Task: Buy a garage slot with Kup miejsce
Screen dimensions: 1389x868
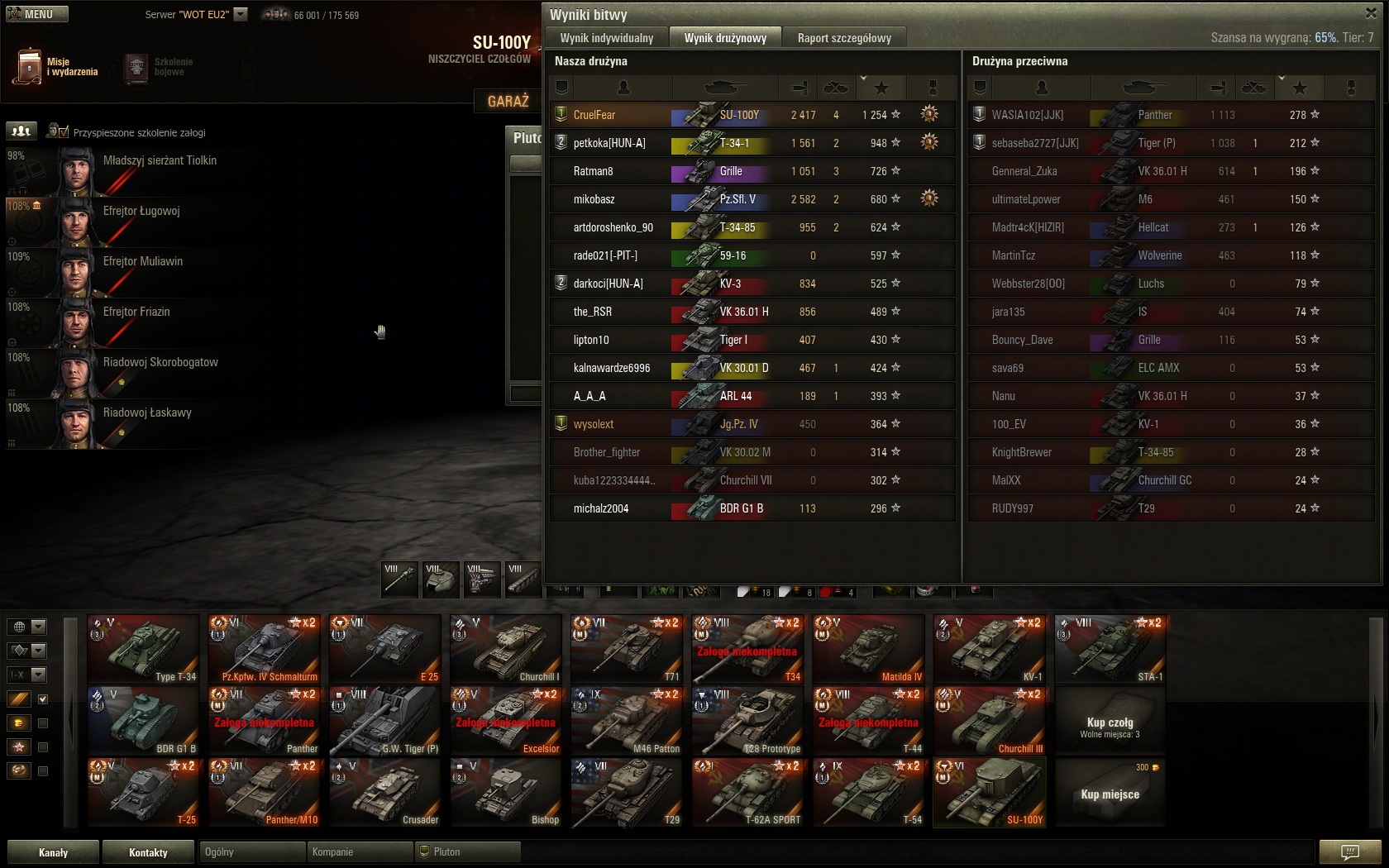Action: [1110, 794]
